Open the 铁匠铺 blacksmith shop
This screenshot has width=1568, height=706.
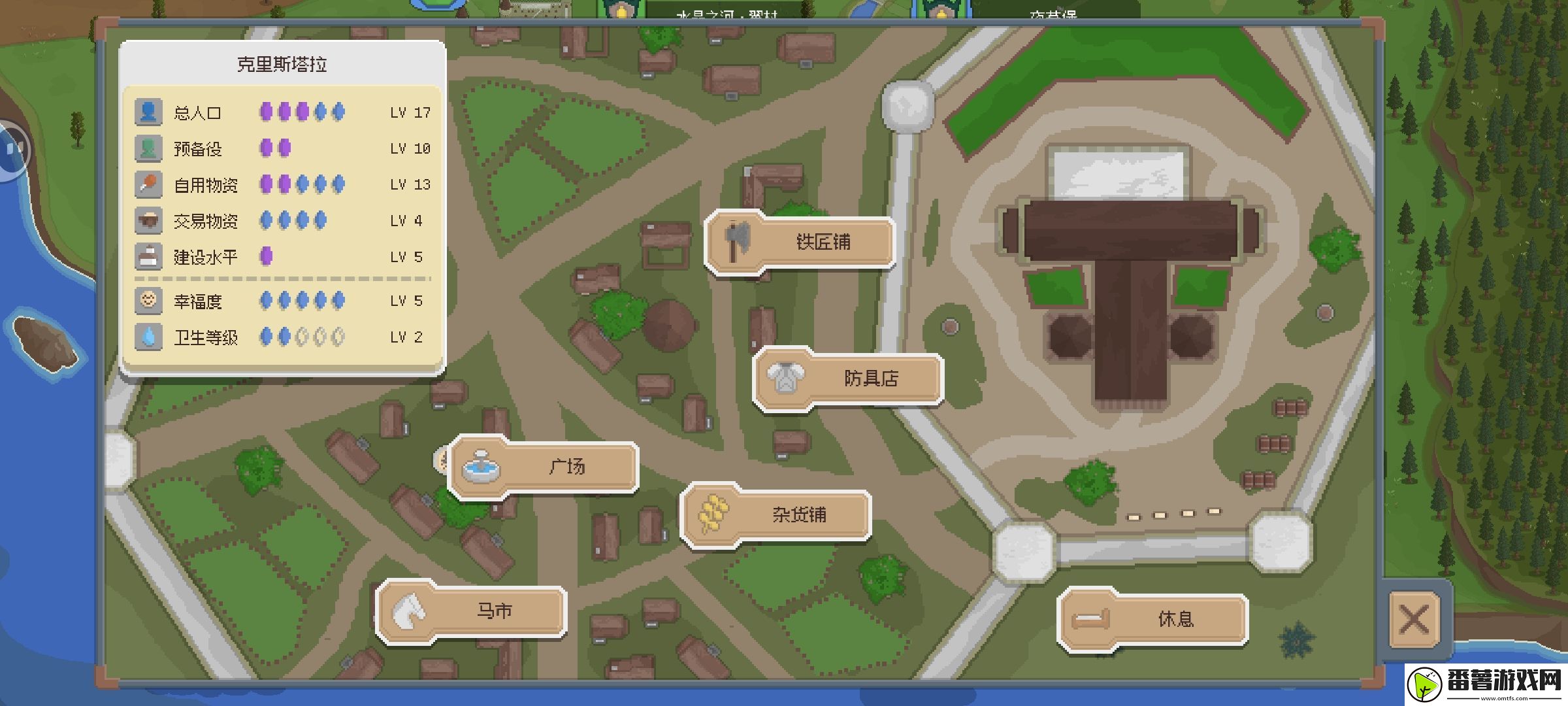(x=800, y=242)
